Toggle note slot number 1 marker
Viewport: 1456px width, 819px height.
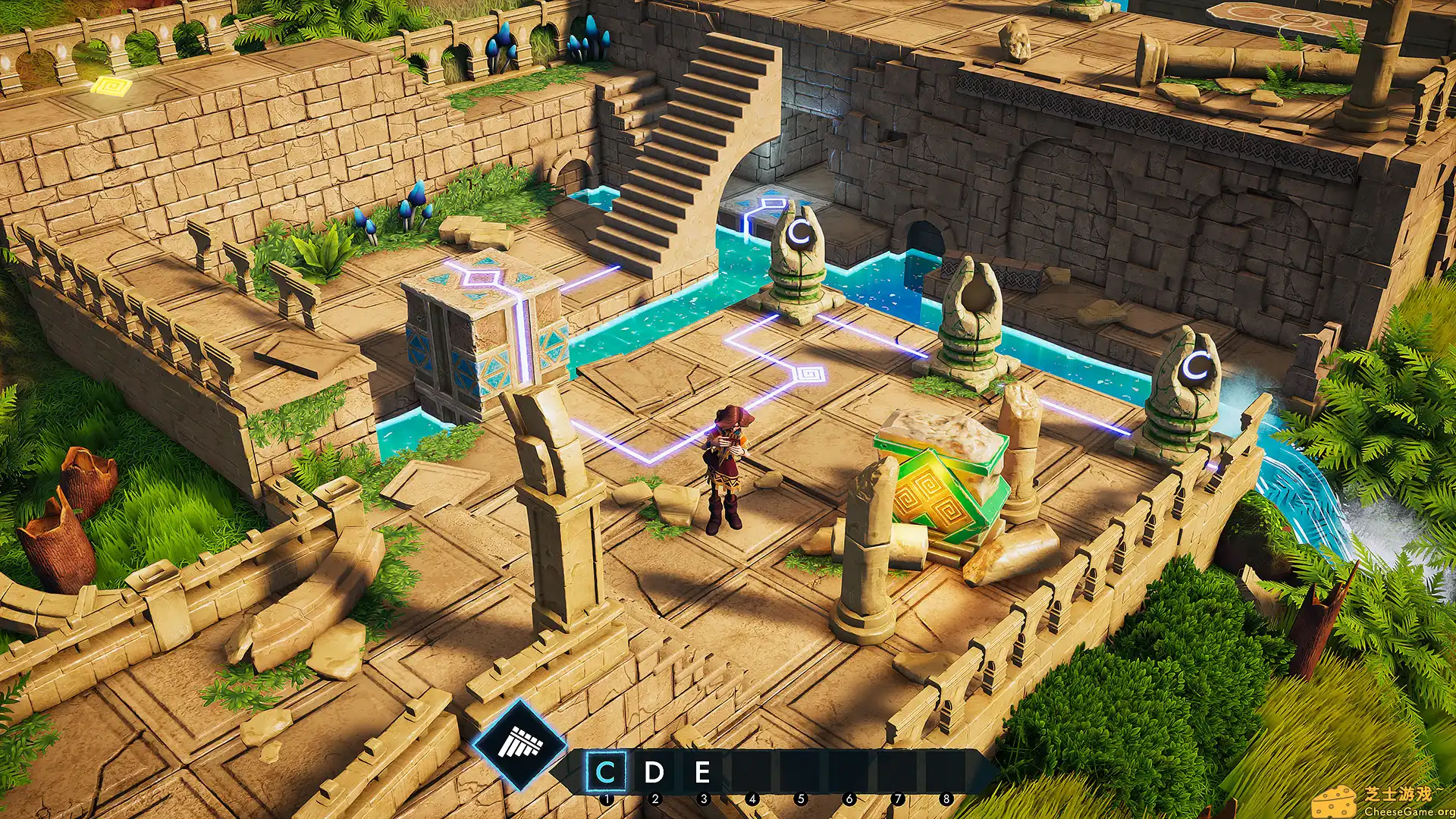click(x=607, y=799)
